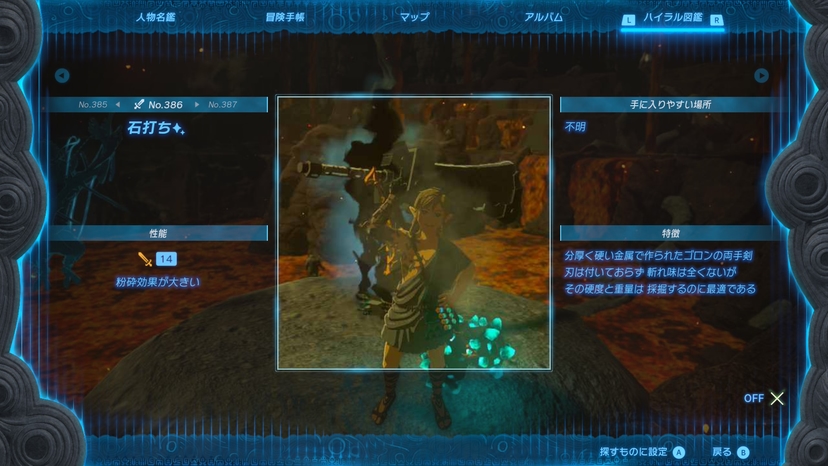Toggle the OFF display switch
The height and width of the screenshot is (466, 828).
click(765, 398)
